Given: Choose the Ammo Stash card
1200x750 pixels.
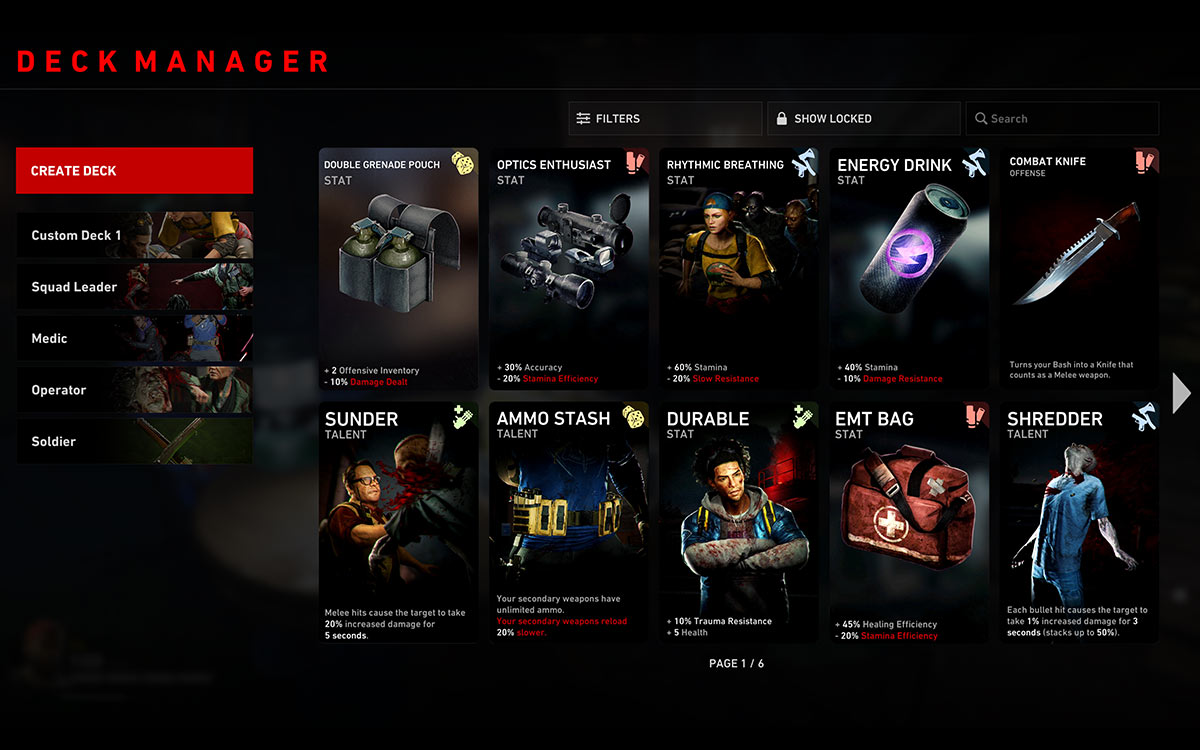Looking at the screenshot, I should 568,522.
